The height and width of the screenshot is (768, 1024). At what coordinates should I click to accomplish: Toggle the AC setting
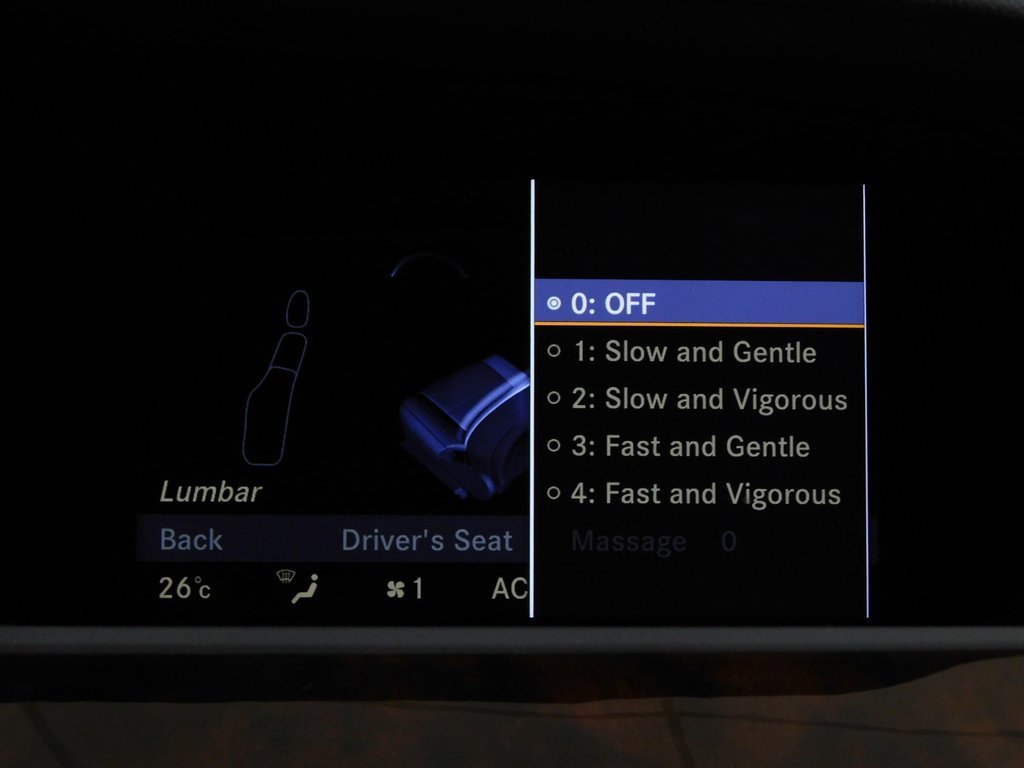[x=509, y=589]
